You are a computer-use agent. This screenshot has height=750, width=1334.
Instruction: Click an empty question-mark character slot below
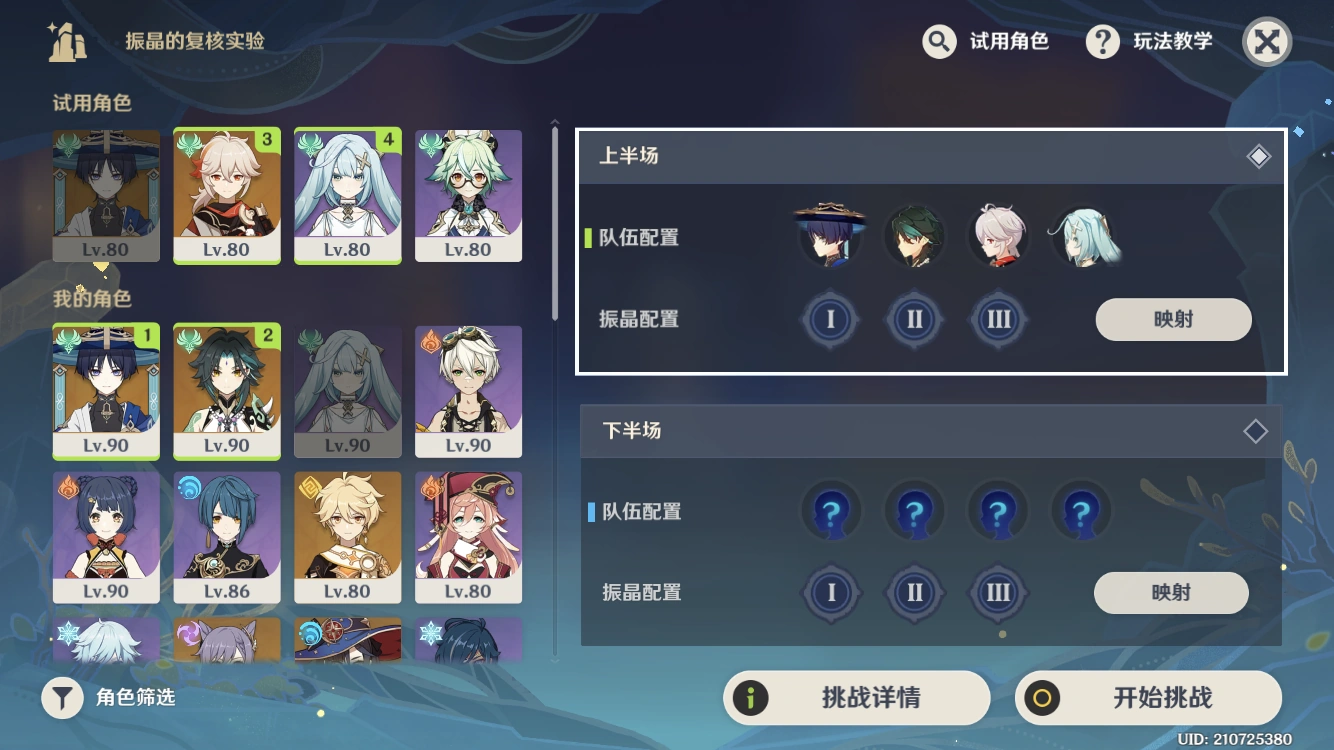830,511
